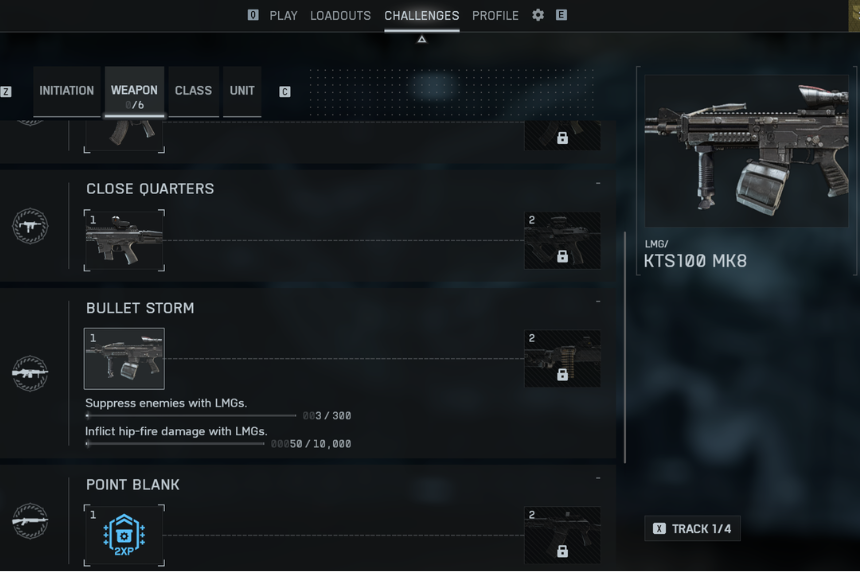The height and width of the screenshot is (573, 860).
Task: Choose the locked Point Blank tier 2 reward
Action: coord(562,535)
